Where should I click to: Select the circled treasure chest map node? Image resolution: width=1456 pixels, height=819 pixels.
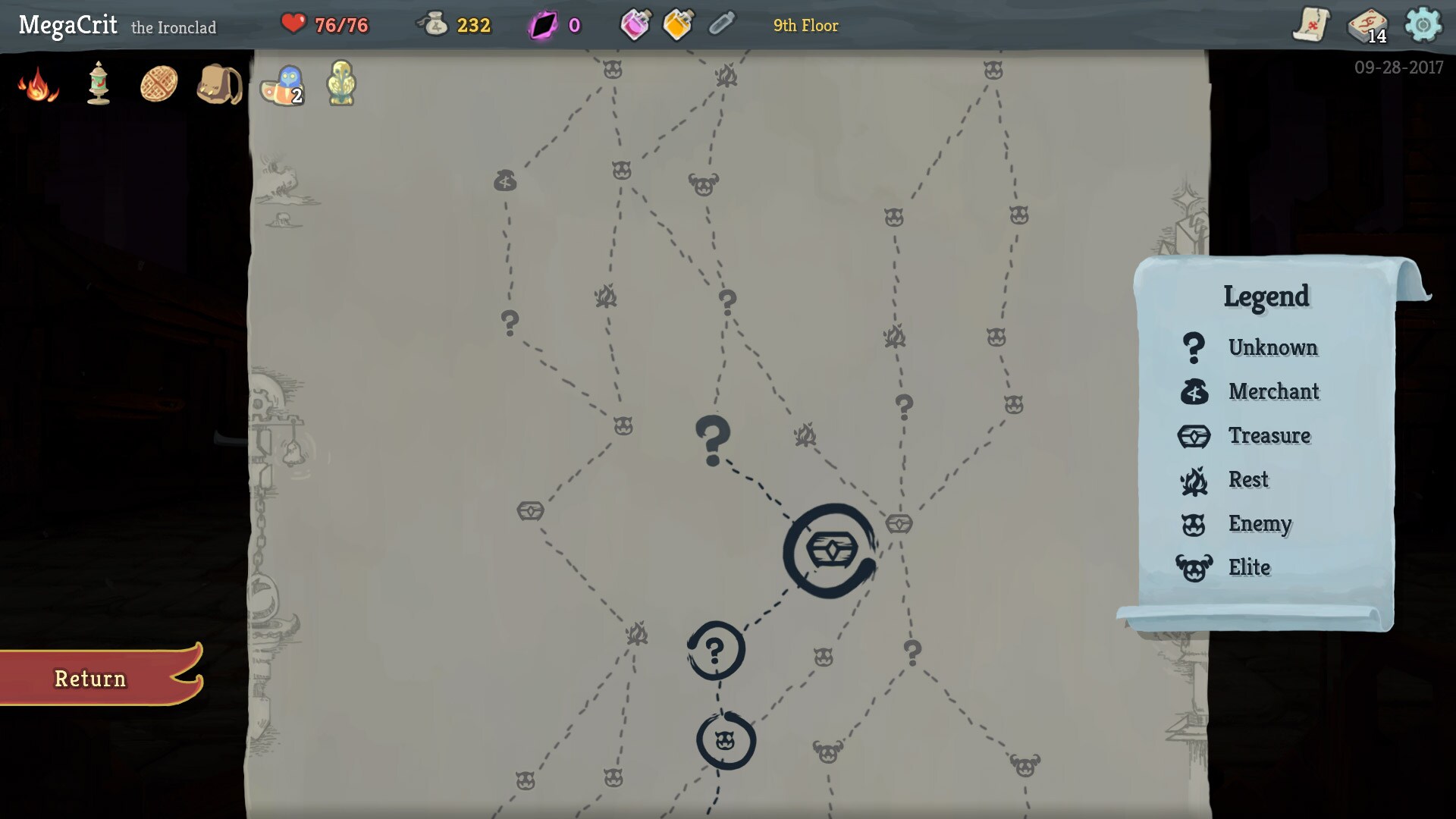(830, 551)
